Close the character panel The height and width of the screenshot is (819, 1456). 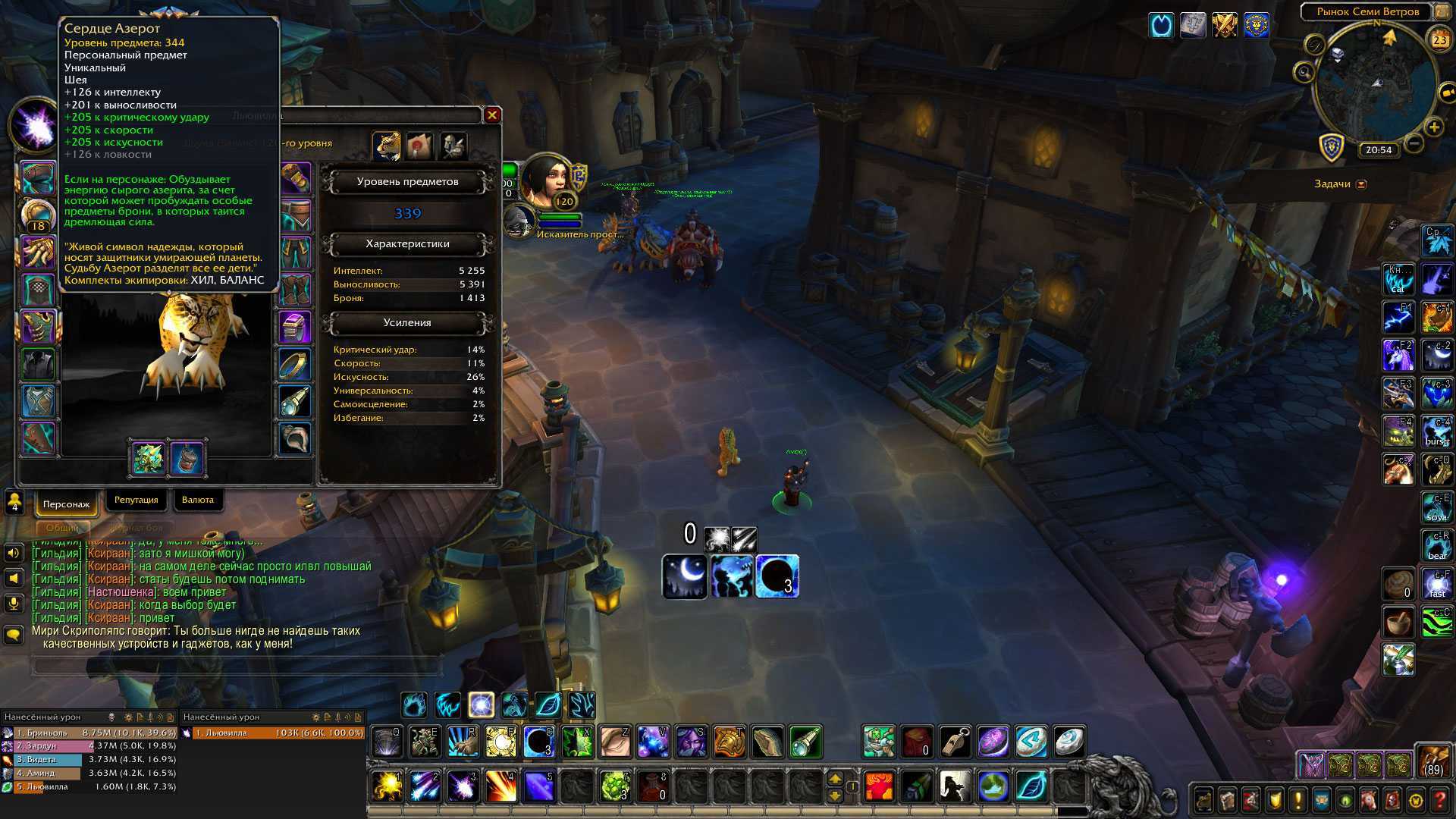pos(492,115)
